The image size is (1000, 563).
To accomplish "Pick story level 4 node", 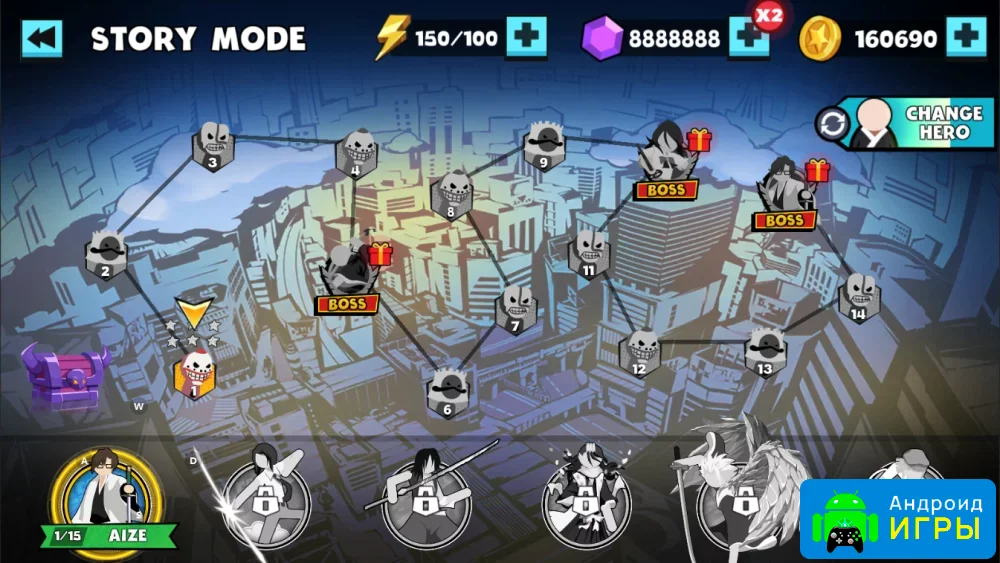I will pos(356,155).
